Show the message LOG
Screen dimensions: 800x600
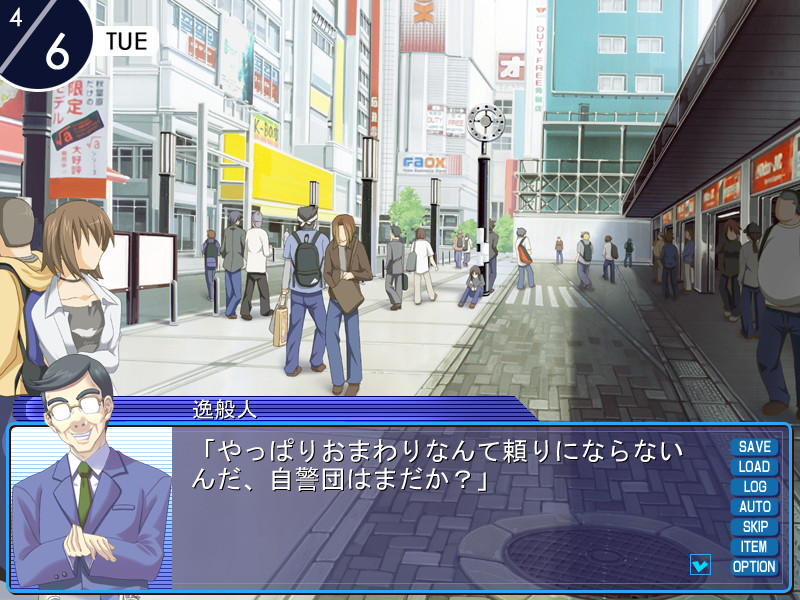(x=754, y=487)
